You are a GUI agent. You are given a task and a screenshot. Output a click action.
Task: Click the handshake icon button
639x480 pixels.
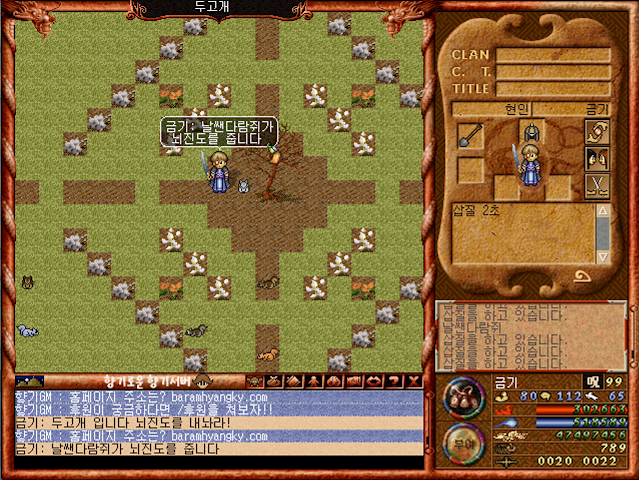597,133
